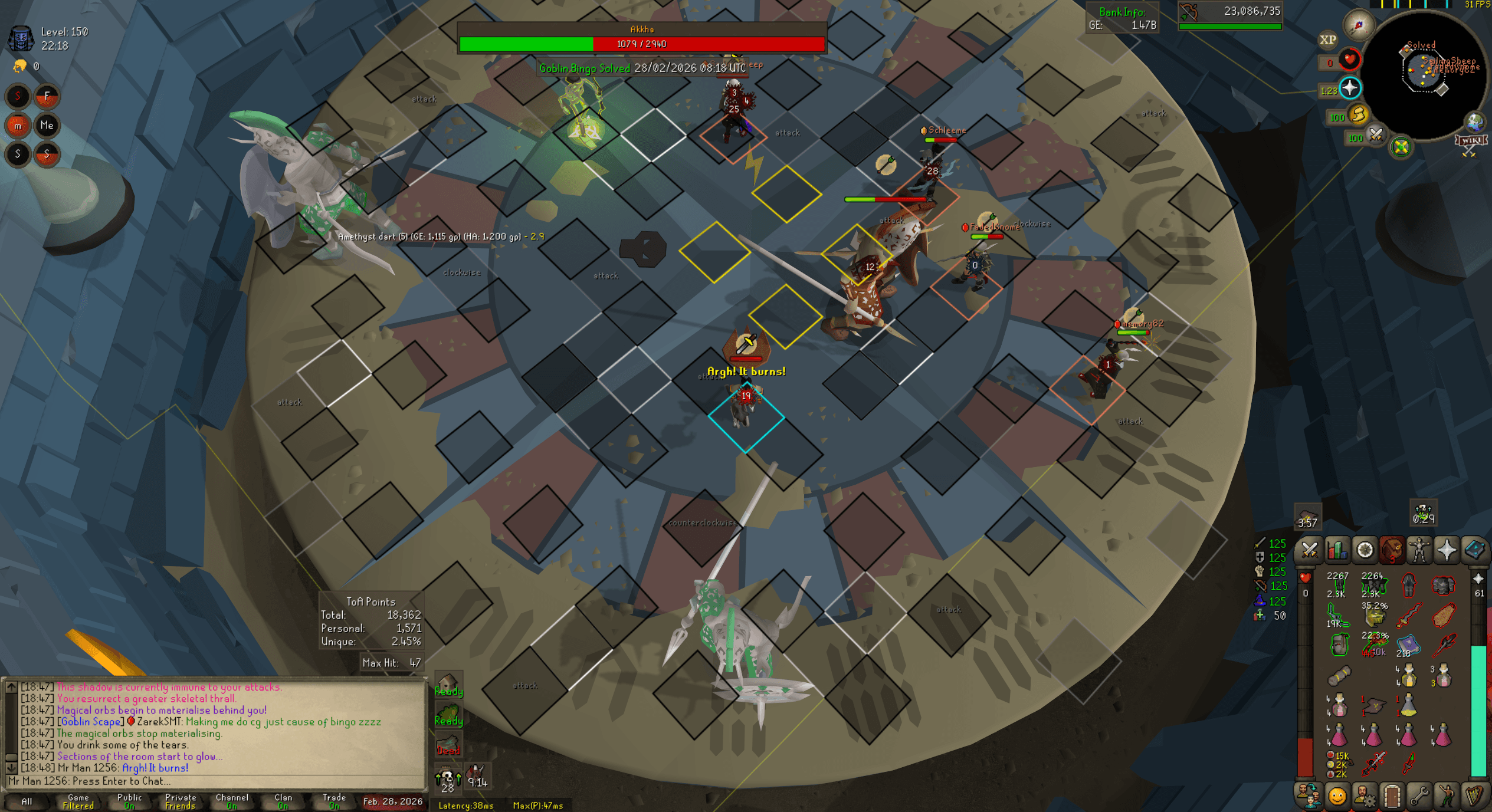Enable special attack on the spec orb
The width and height of the screenshot is (1492, 812).
point(1376,137)
